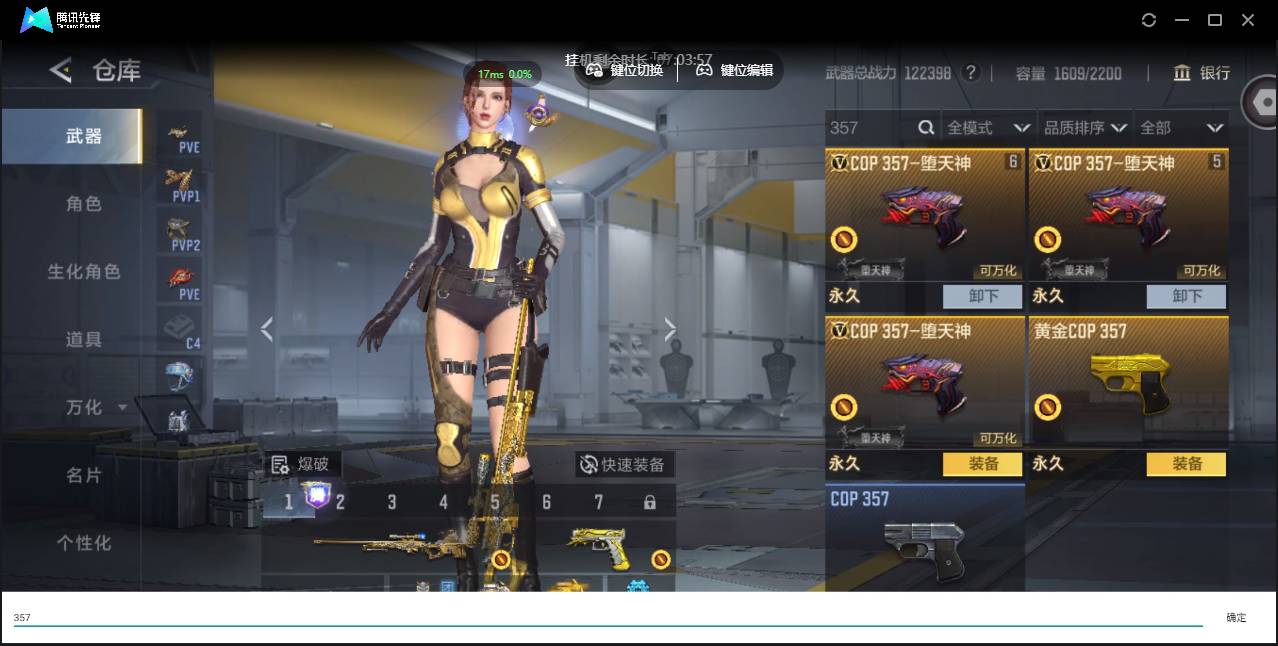Select the 道具 category
Image resolution: width=1278 pixels, height=646 pixels.
click(84, 340)
